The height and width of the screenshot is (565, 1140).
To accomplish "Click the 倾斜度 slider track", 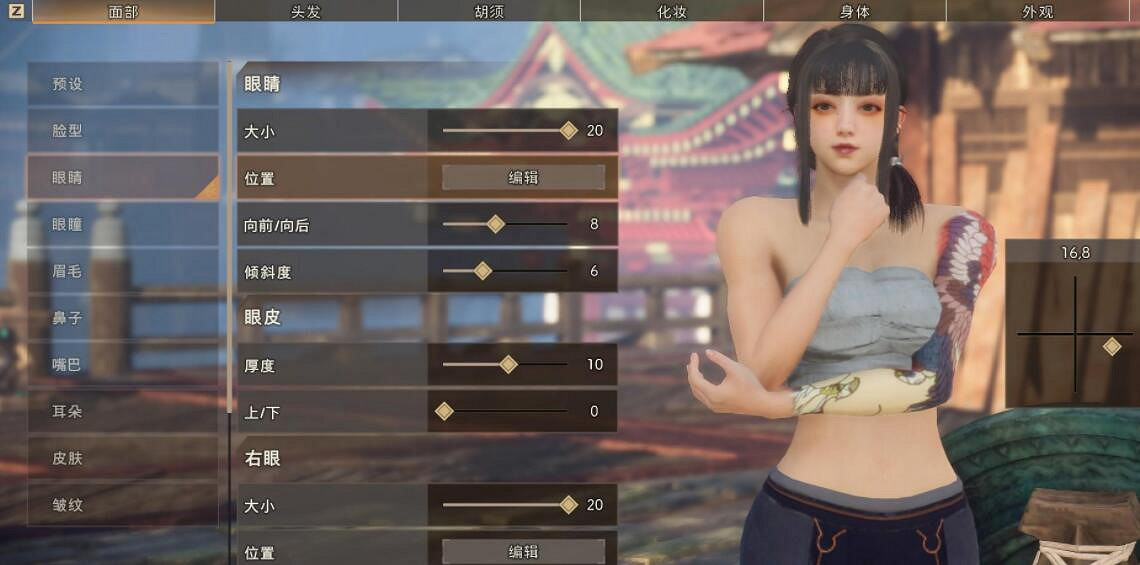I will [x=505, y=271].
